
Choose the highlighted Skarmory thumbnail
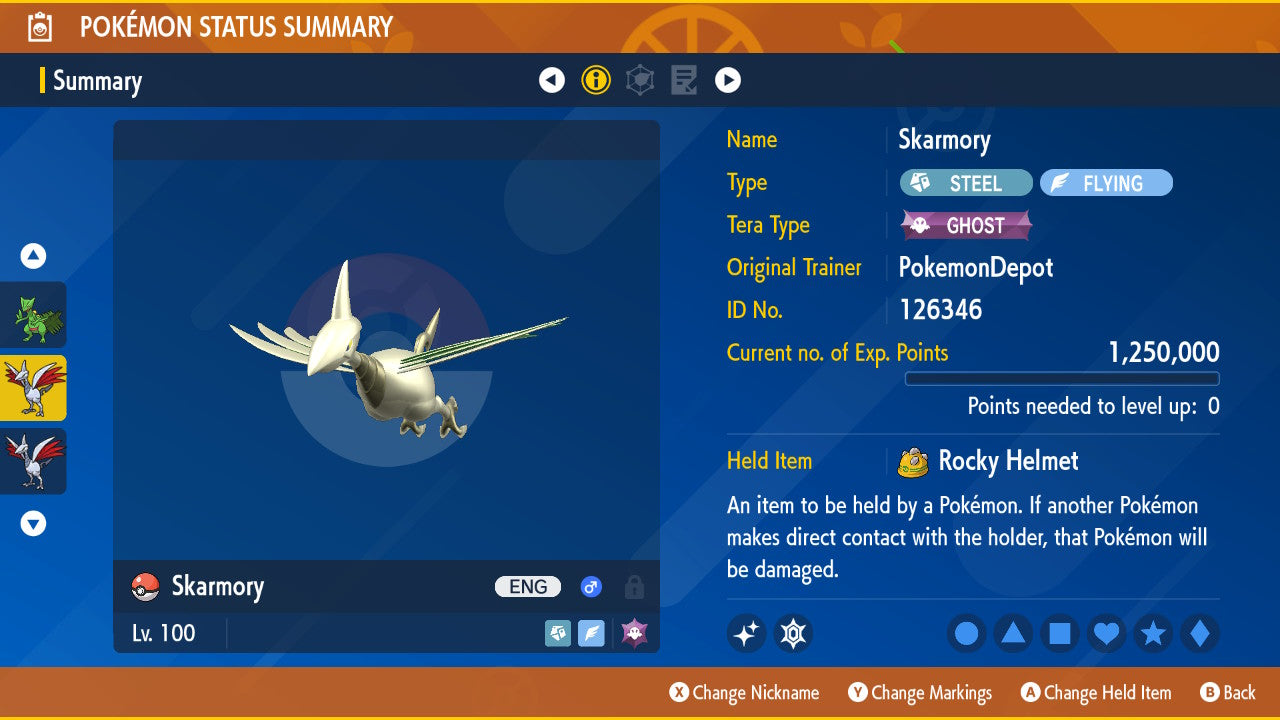click(33, 388)
